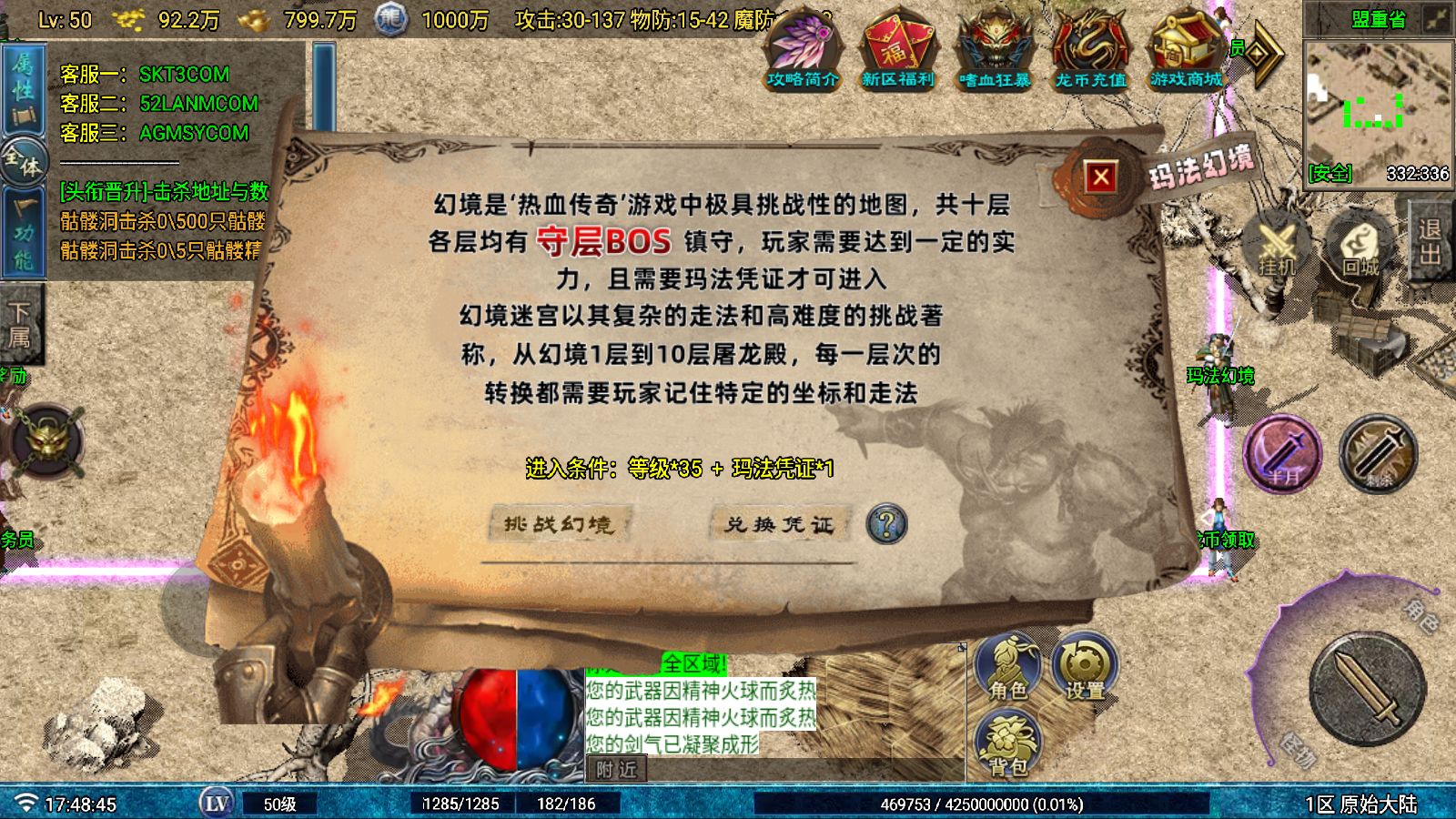Cast the 刺杀 assassinate skill icon
The width and height of the screenshot is (1456, 819).
click(x=1375, y=456)
